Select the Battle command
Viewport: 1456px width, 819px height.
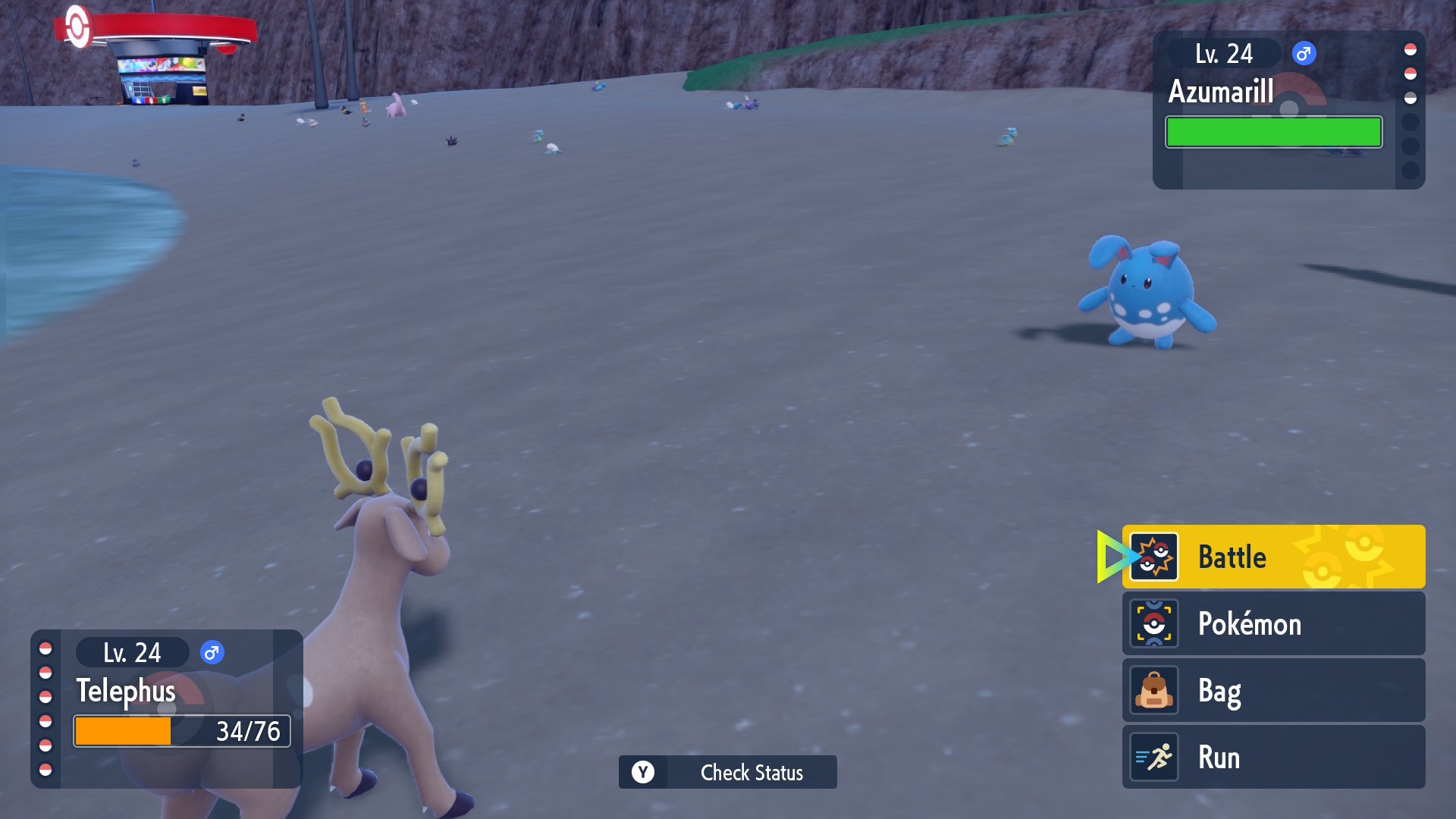[x=1272, y=557]
